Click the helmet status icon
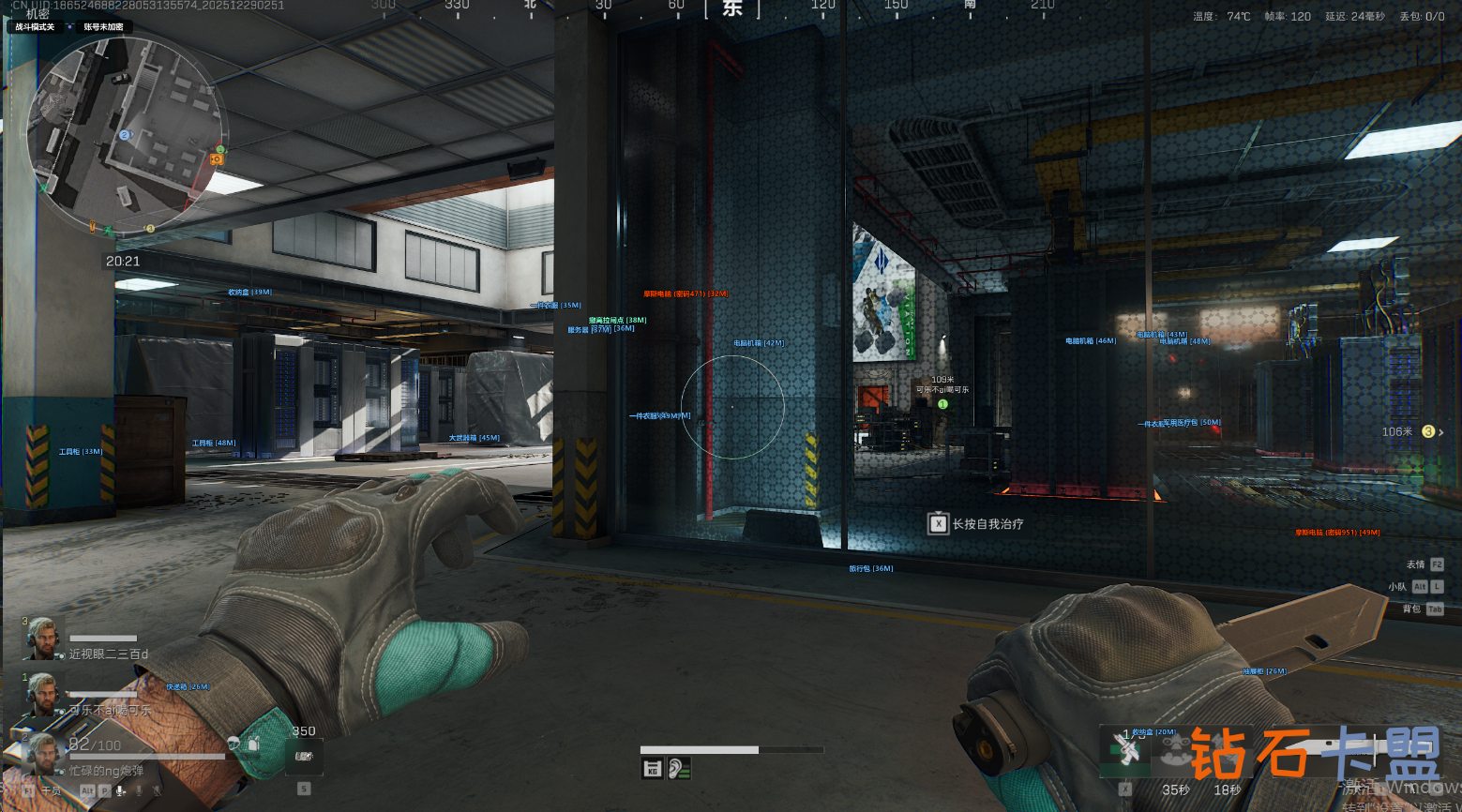This screenshot has width=1462, height=812. (234, 744)
